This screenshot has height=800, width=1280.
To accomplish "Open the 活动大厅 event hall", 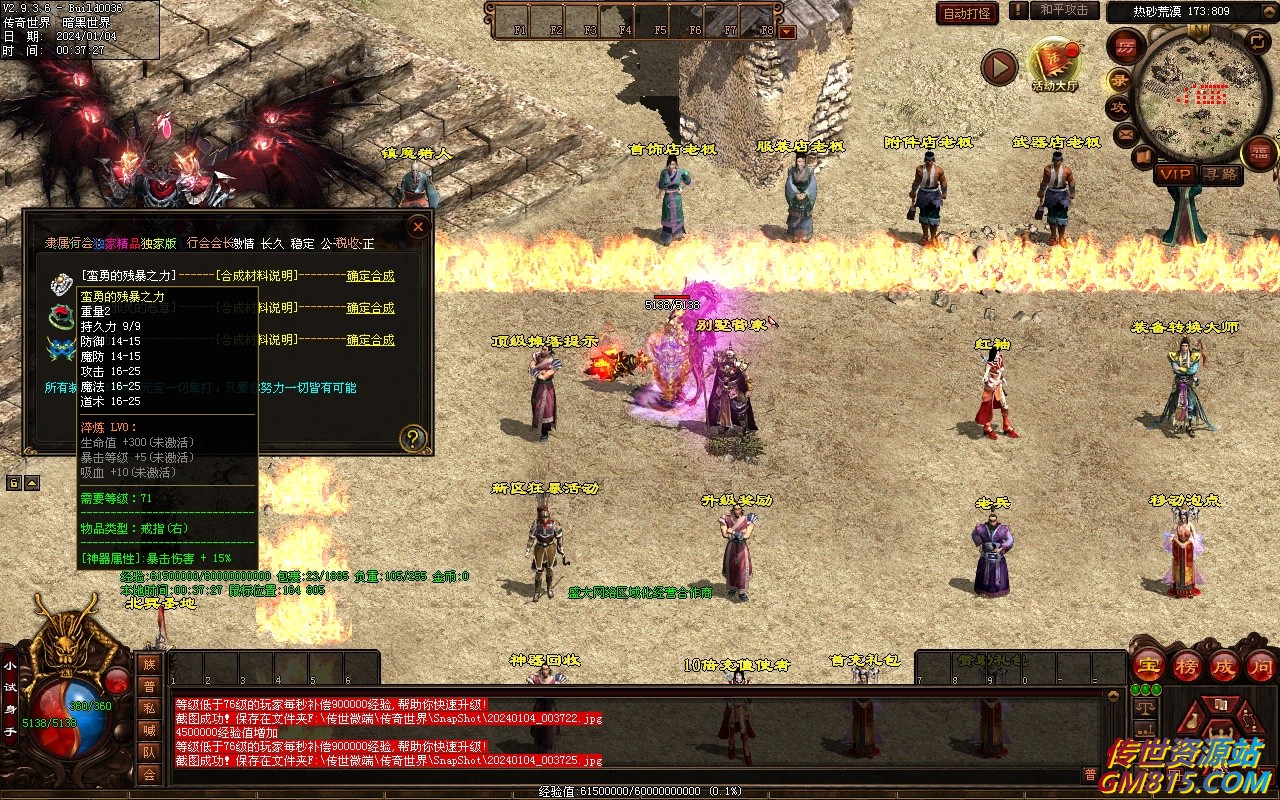I will point(1054,64).
